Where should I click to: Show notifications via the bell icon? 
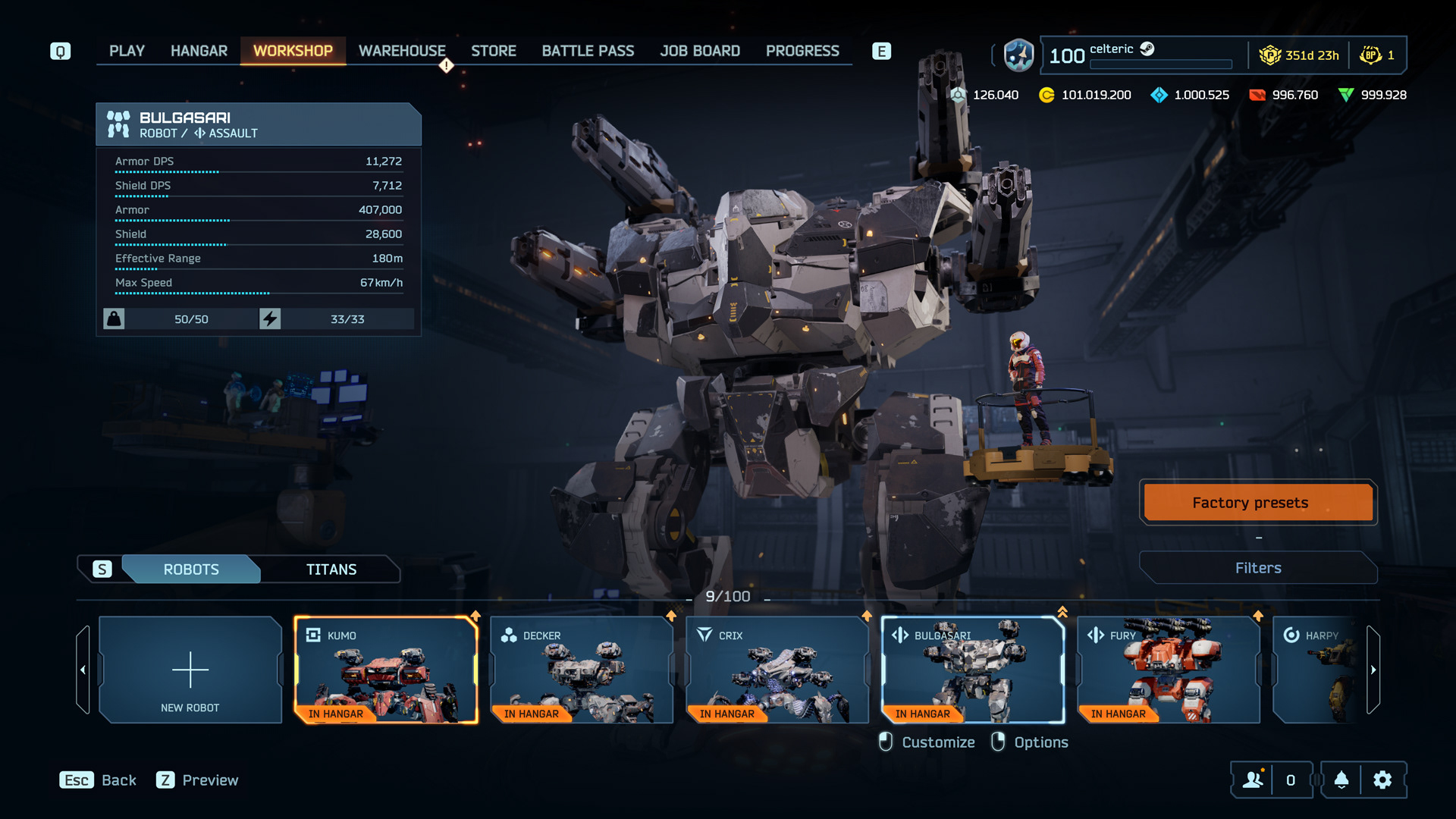[1341, 780]
